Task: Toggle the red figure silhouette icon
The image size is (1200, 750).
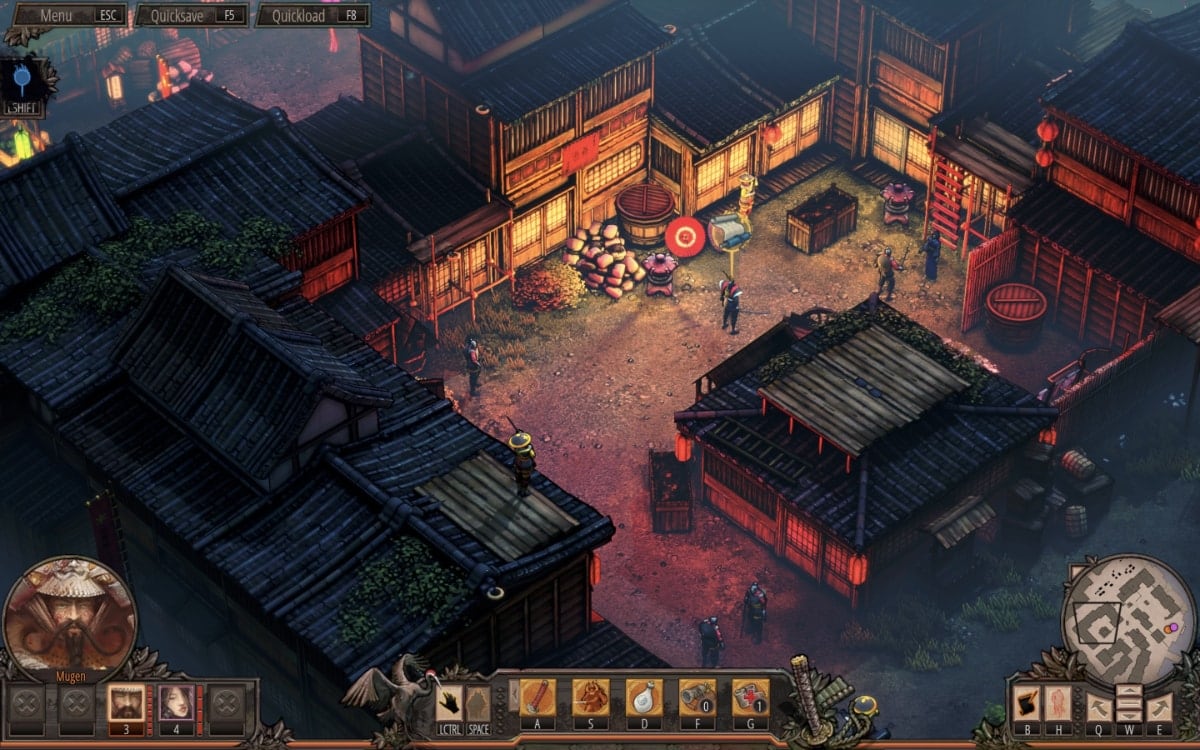Action: coord(1057,702)
